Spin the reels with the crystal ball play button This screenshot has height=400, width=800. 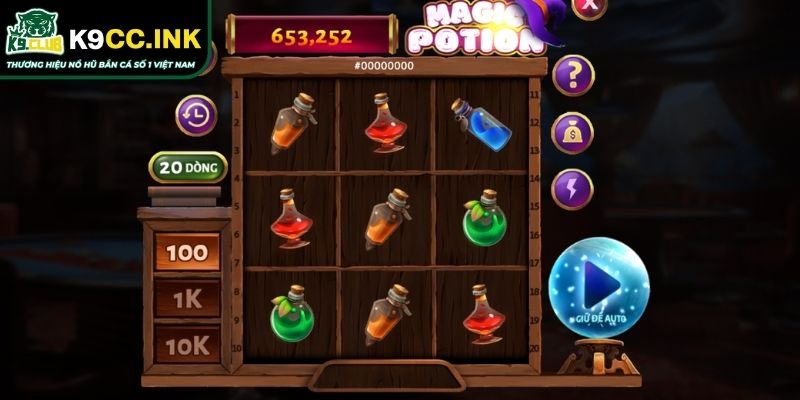tap(599, 284)
